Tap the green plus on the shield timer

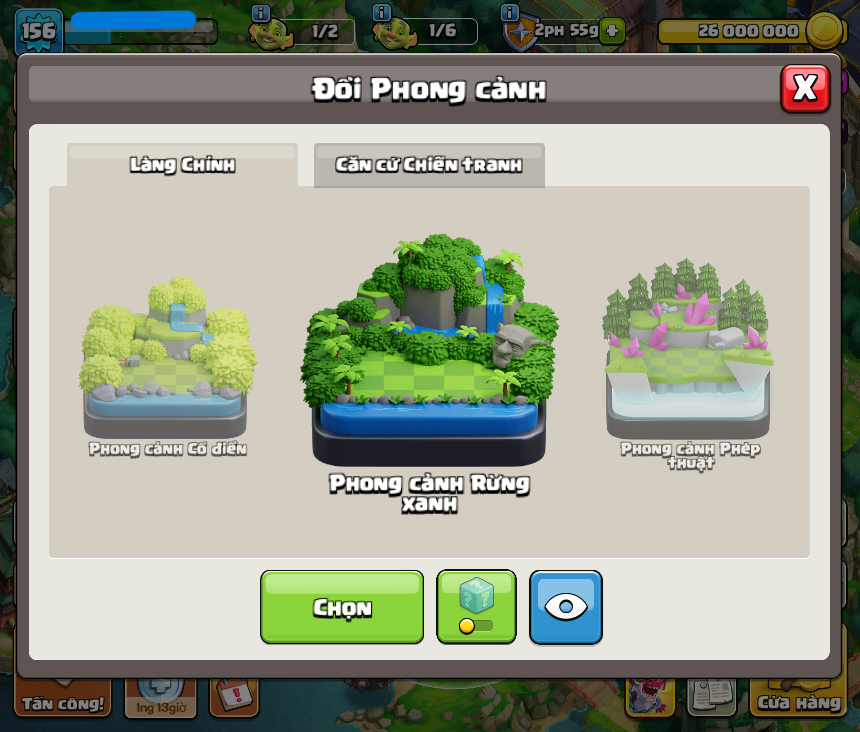pos(613,31)
